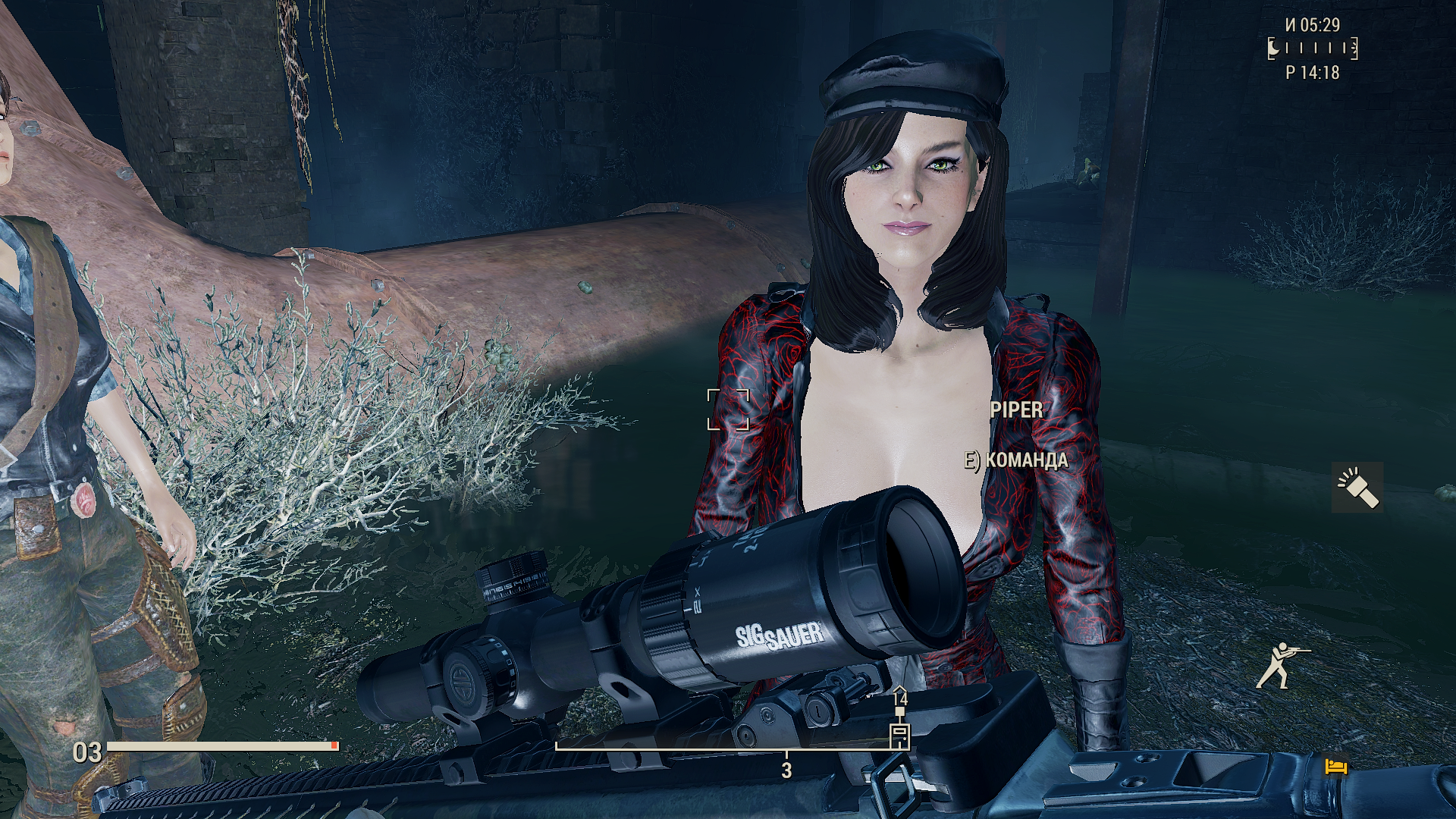Viewport: 1456px width, 819px height.
Task: Click the building marker on the compass
Action: click(899, 734)
